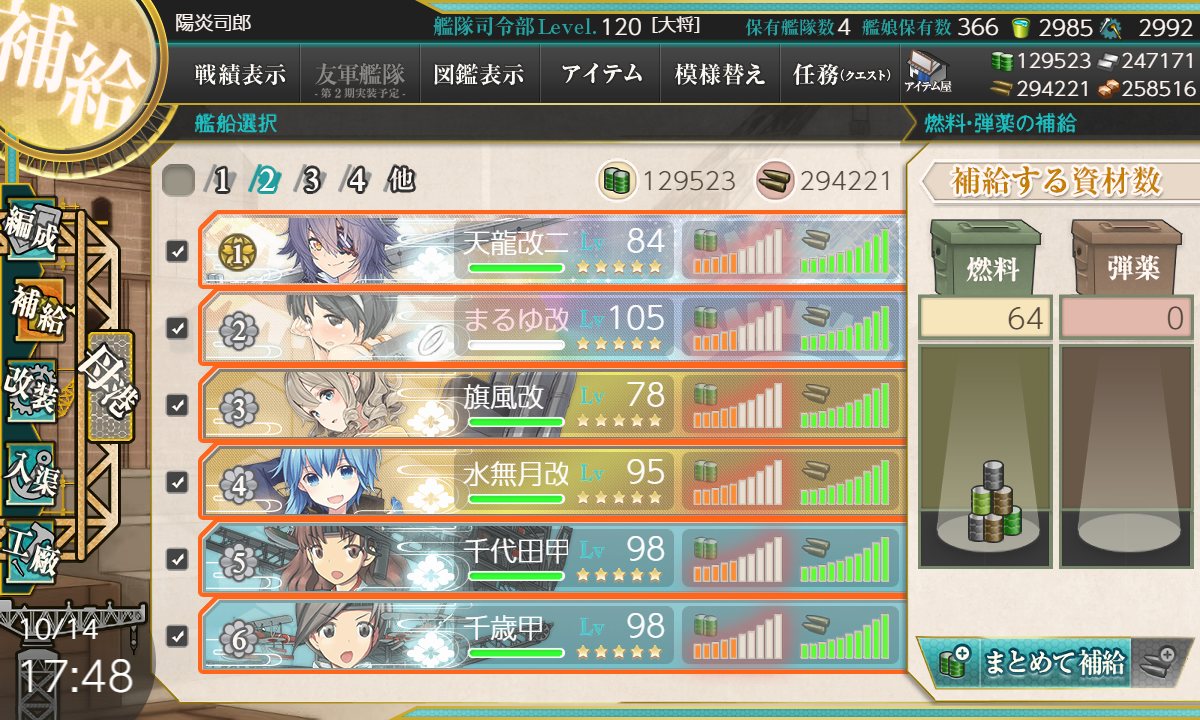Uncheck 千代田甲 resupply checkbox
1200x720 pixels.
pos(177,558)
